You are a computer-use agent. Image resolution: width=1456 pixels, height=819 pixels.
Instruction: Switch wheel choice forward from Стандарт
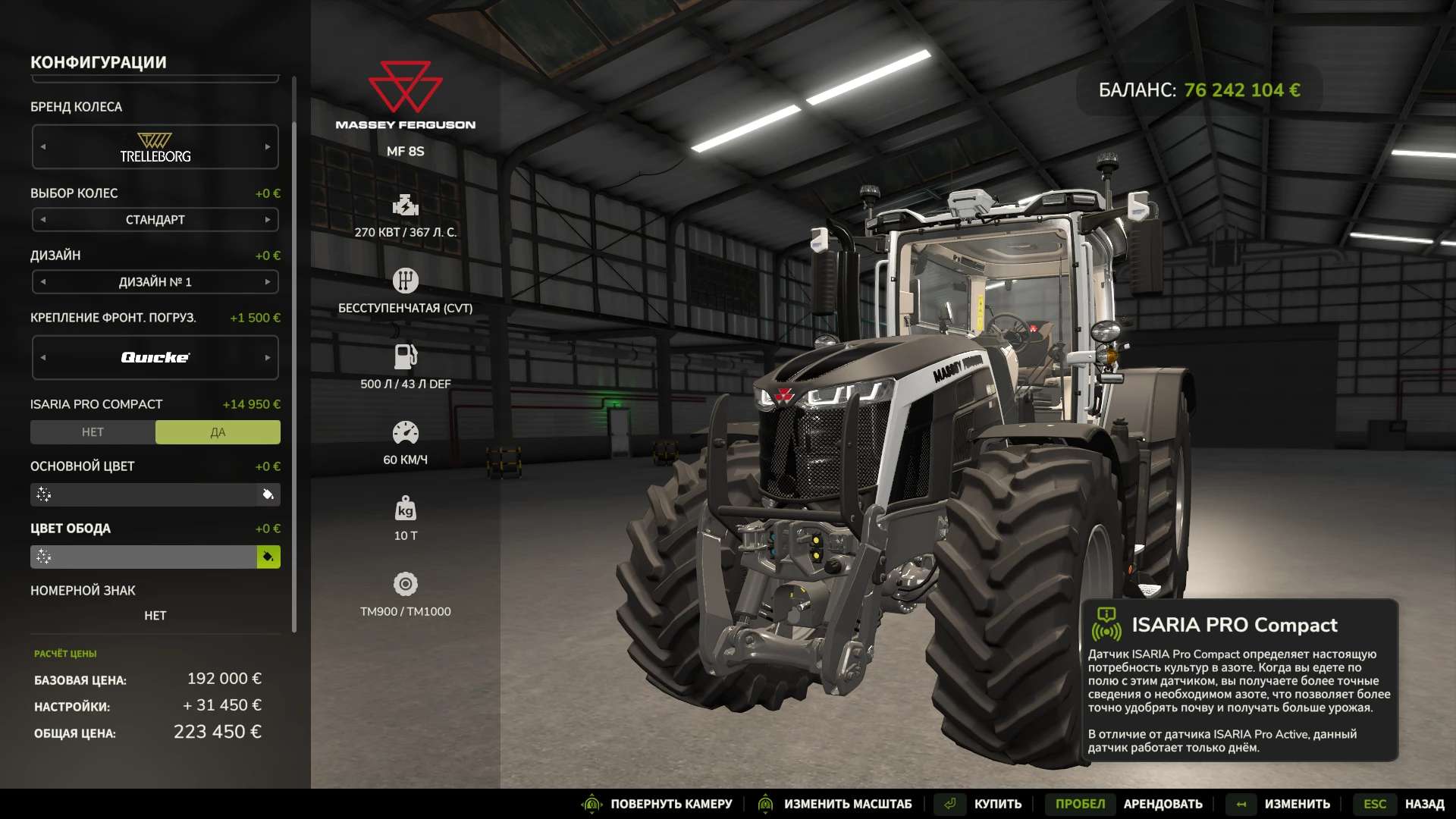click(268, 220)
